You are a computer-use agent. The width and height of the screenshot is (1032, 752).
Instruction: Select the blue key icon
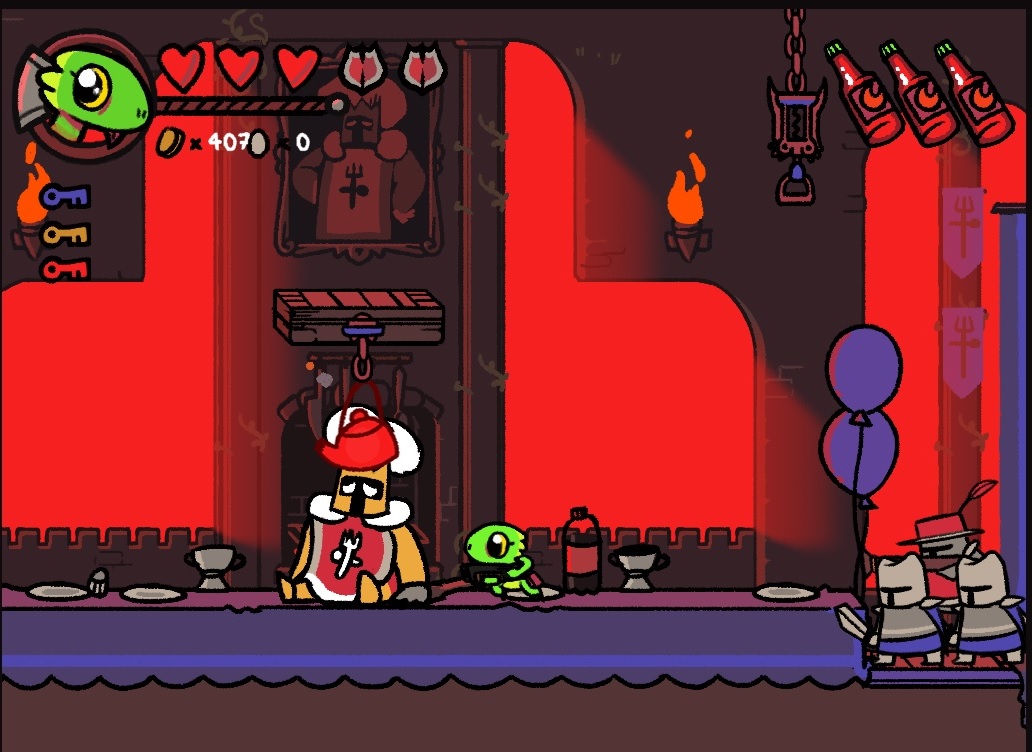point(65,197)
